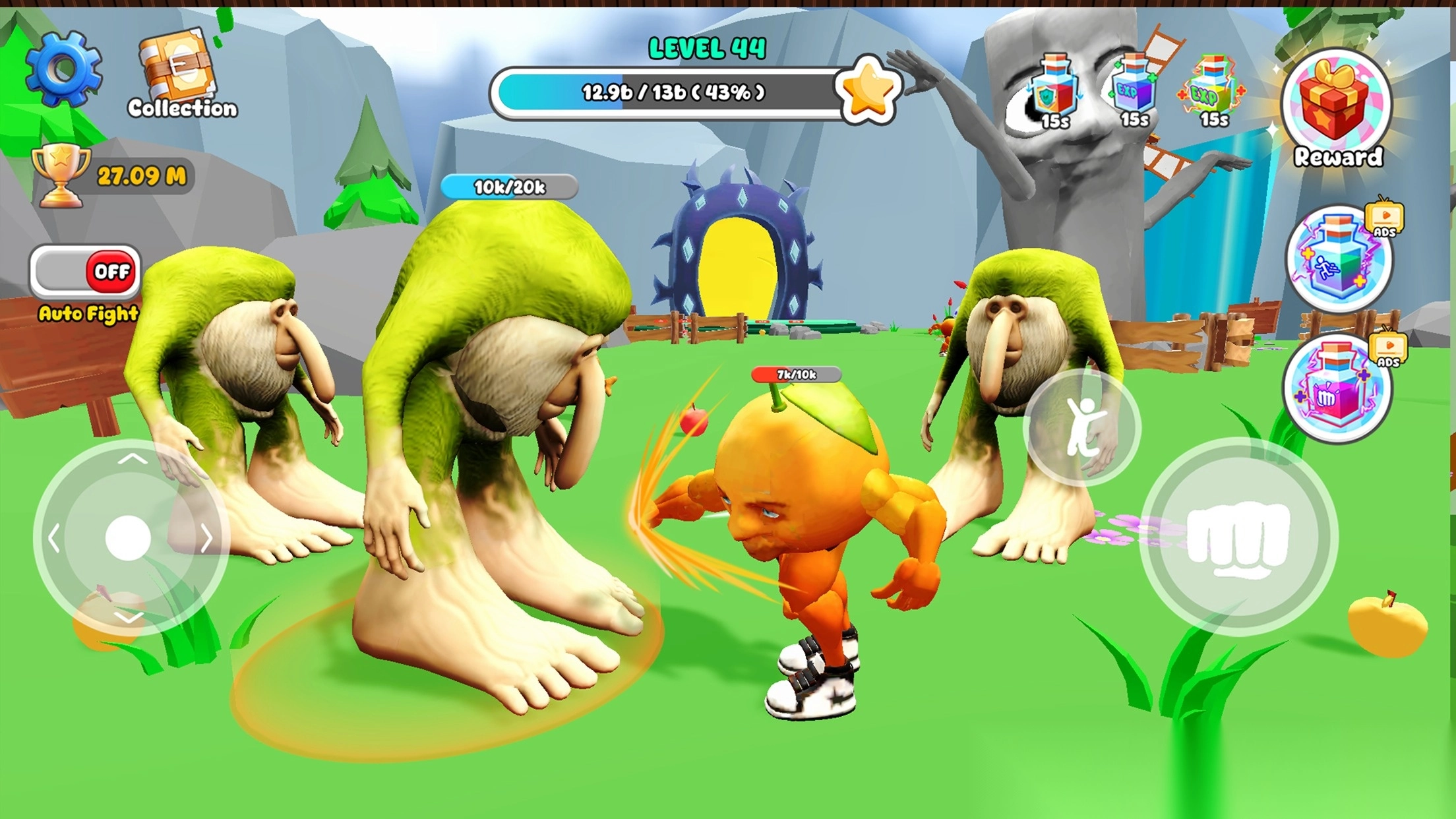
Task: Open the Collection book
Action: 179,74
